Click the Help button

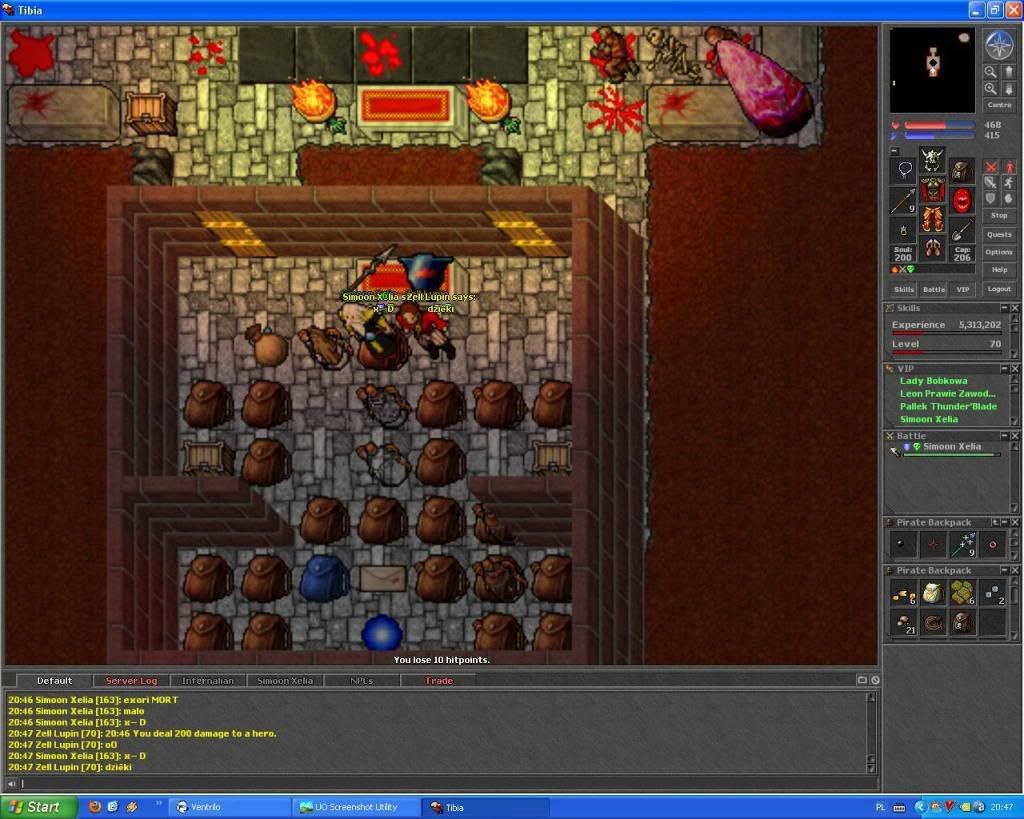[x=998, y=270]
